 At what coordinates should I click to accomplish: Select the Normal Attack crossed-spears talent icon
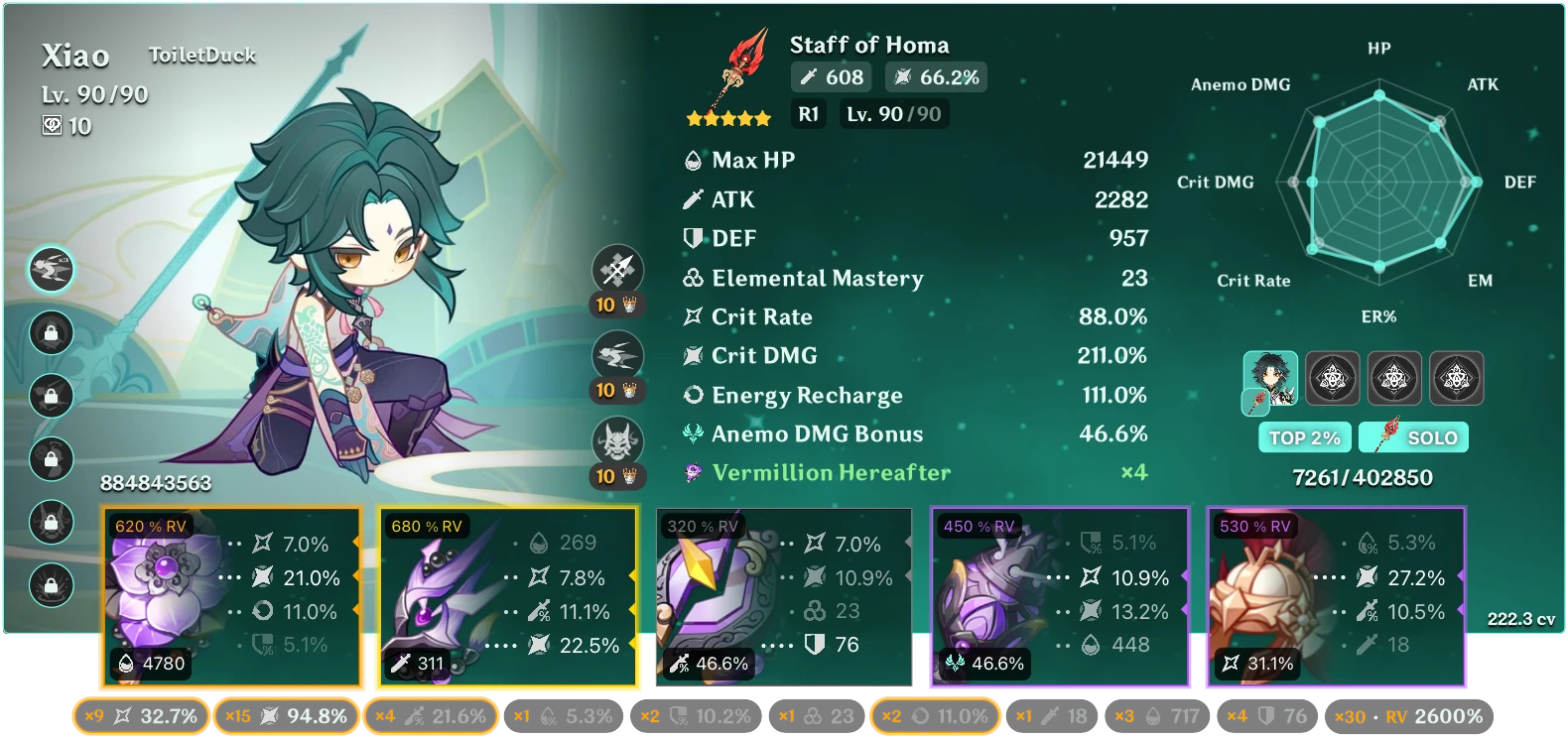click(x=619, y=270)
